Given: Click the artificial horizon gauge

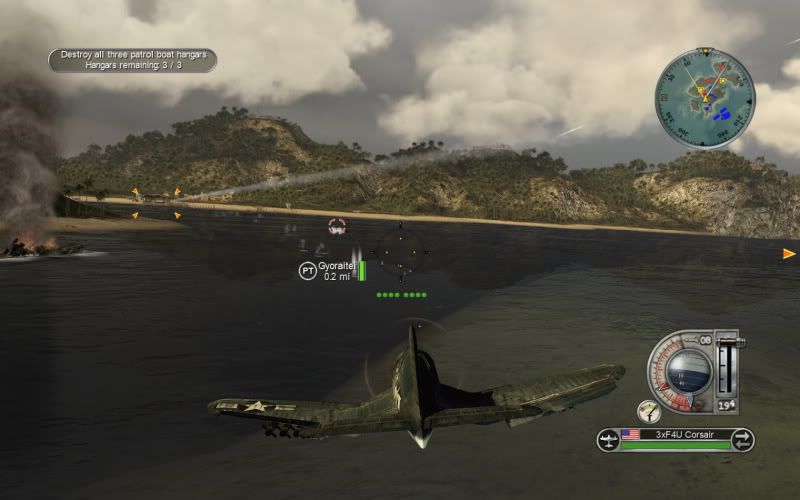Looking at the screenshot, I should click(688, 369).
